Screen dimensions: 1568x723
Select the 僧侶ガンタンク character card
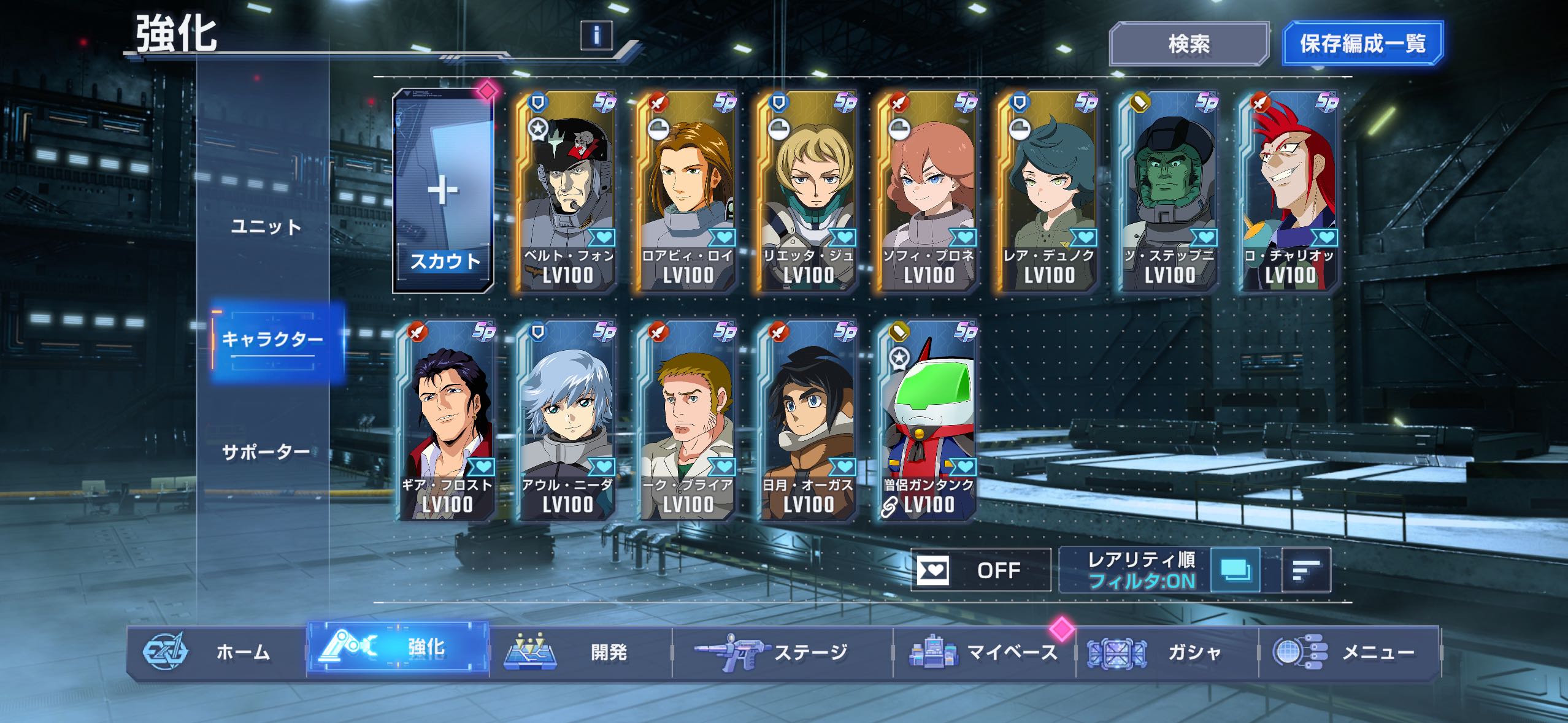point(928,421)
